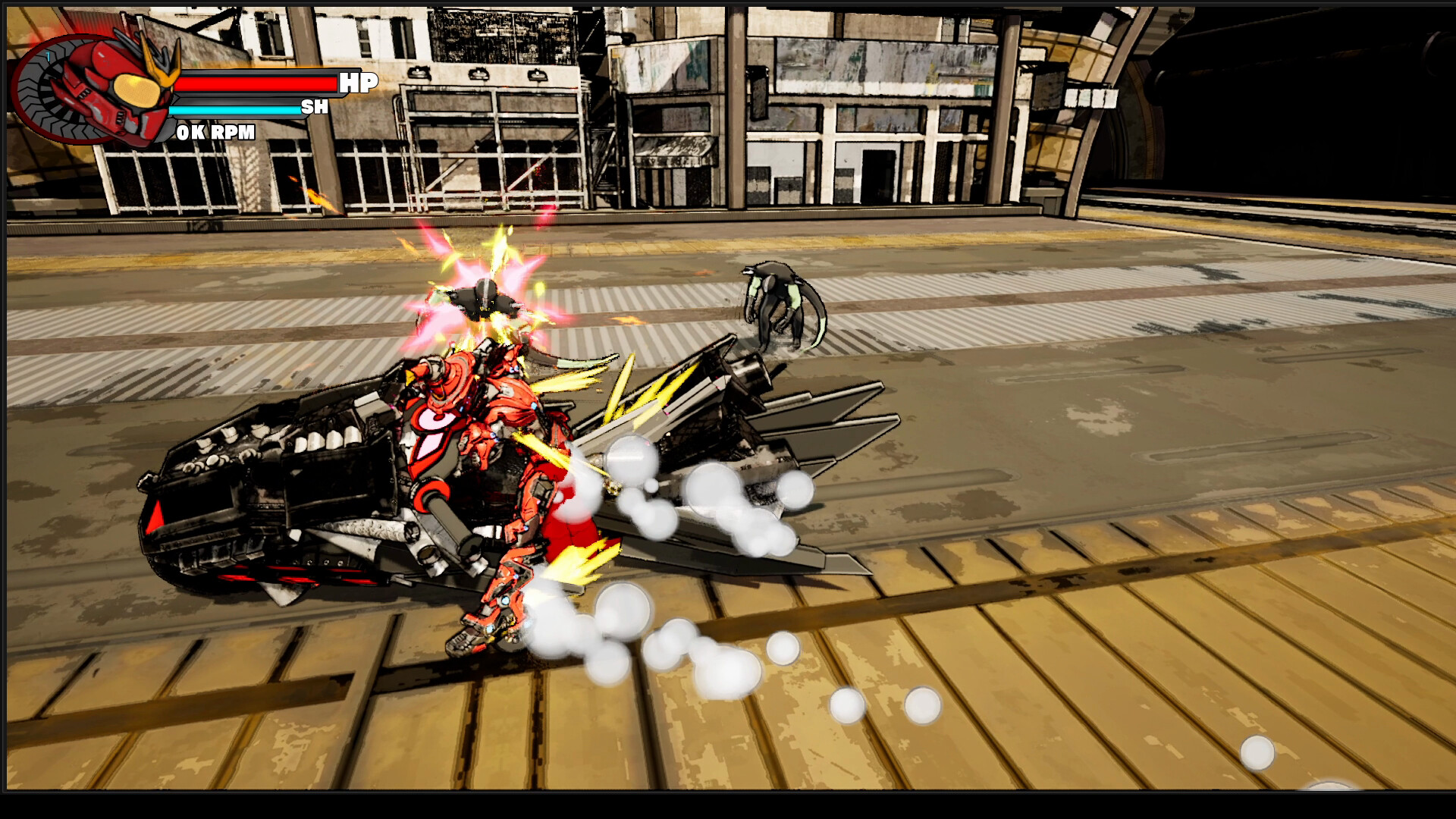Click the level number 1 on the gauge
1456x819 pixels.
[48, 56]
